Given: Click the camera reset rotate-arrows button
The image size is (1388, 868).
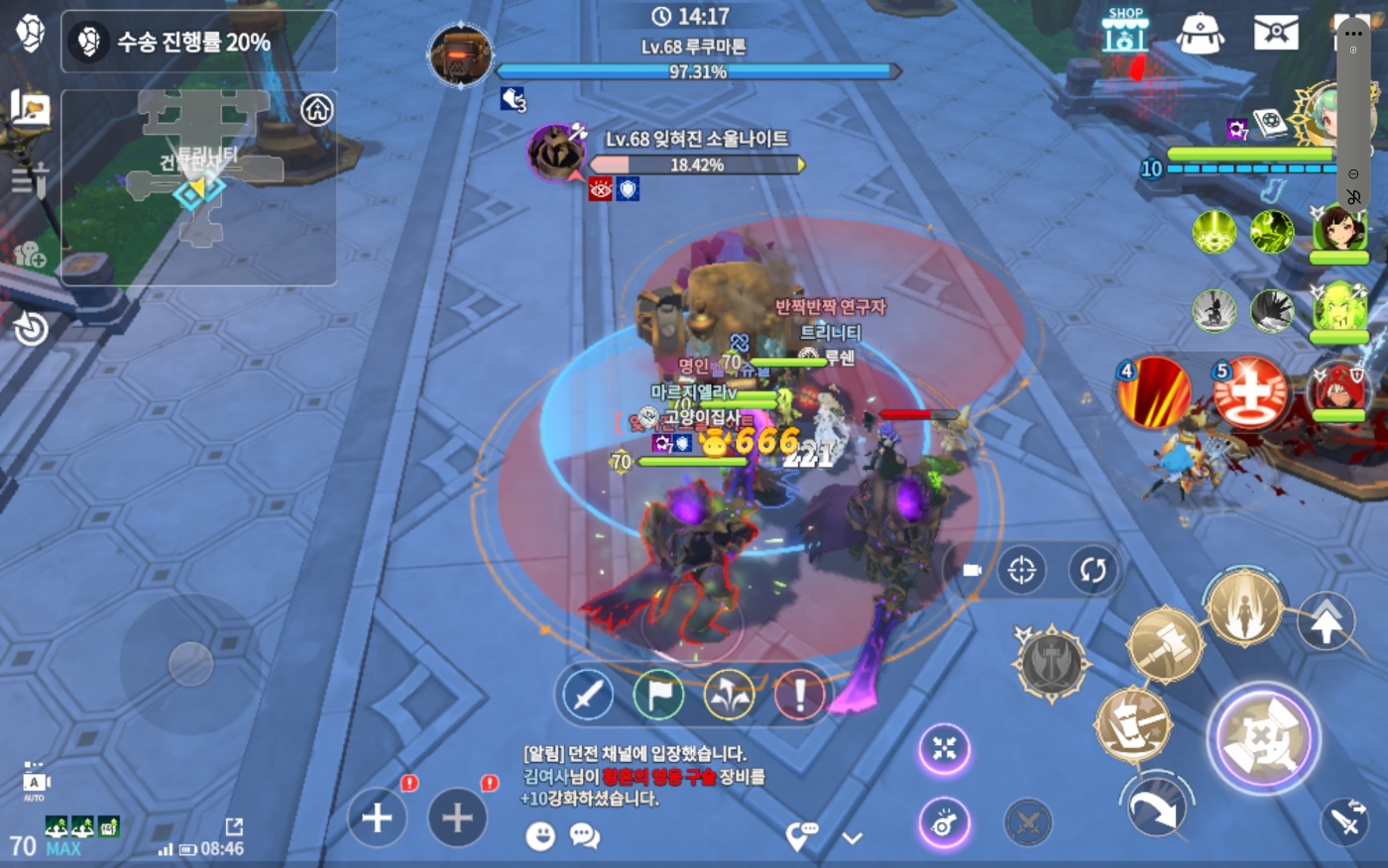Looking at the screenshot, I should pyautogui.click(x=1093, y=570).
